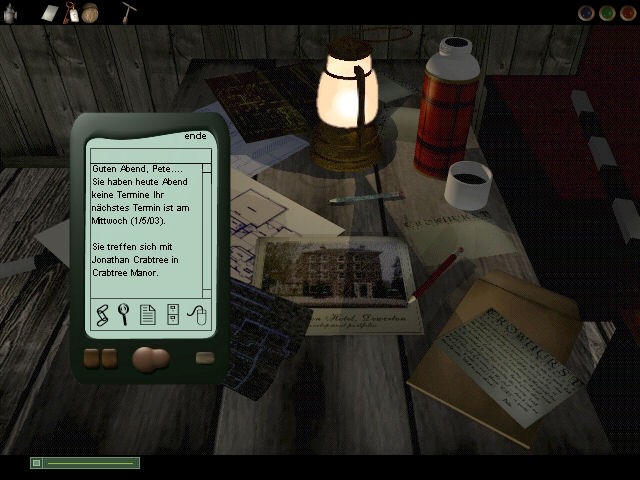Viewport: 640px width, 480px height.
Task: Open the document page icon on PDA
Action: coord(148,314)
